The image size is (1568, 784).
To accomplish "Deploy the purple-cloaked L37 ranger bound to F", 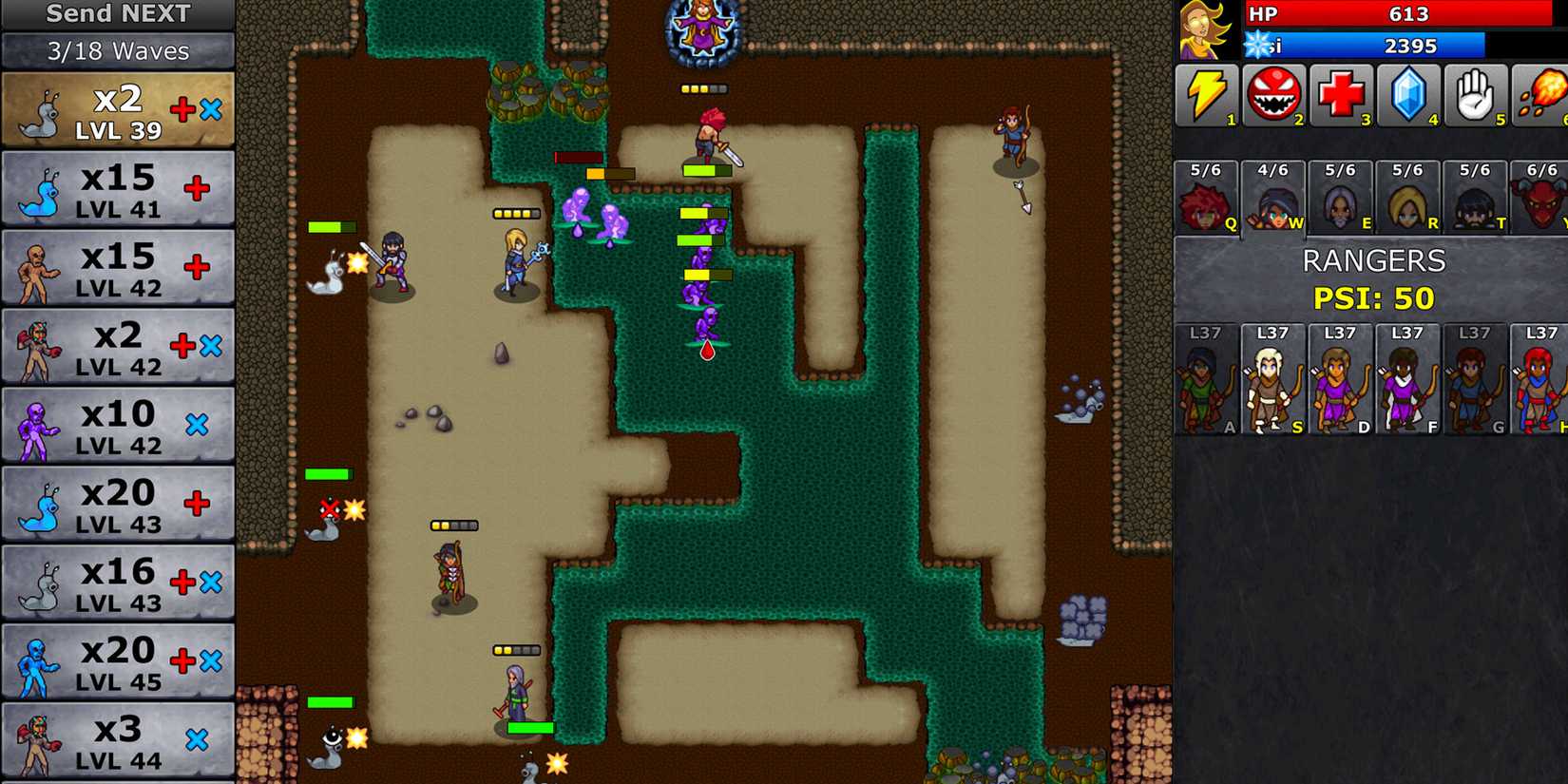I will [x=1407, y=385].
